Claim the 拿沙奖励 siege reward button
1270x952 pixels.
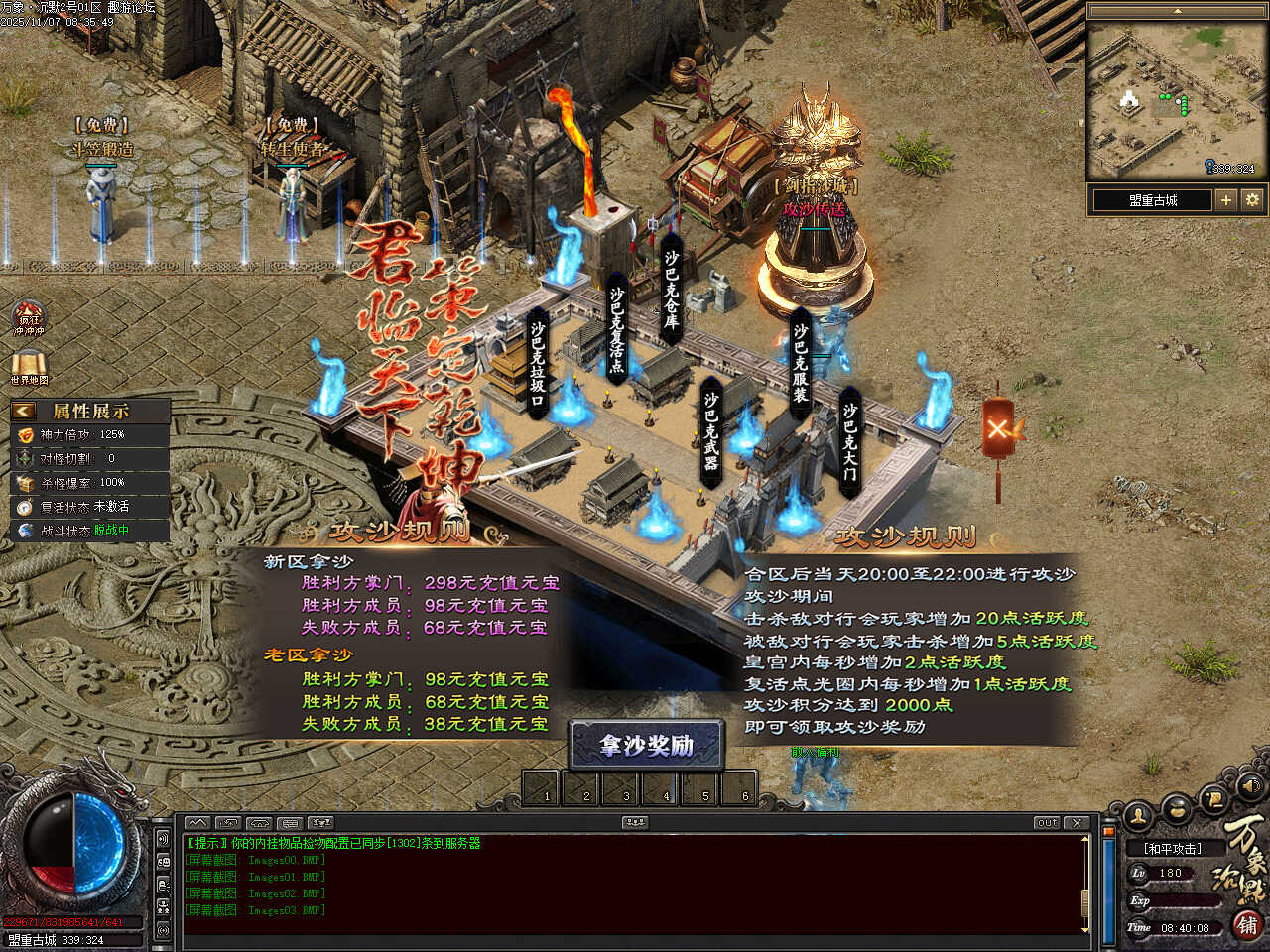tap(646, 746)
